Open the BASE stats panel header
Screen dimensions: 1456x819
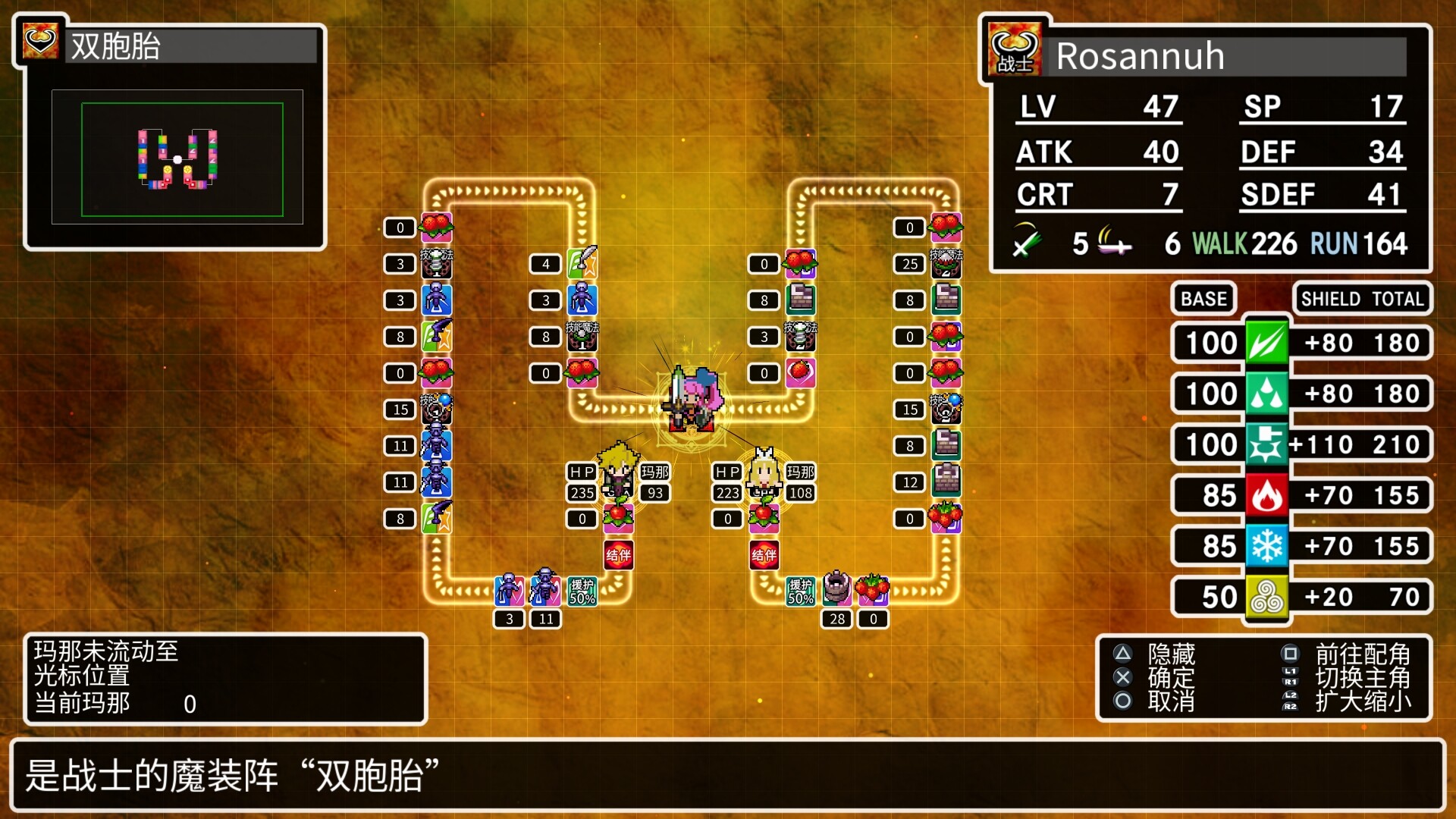(x=1203, y=299)
